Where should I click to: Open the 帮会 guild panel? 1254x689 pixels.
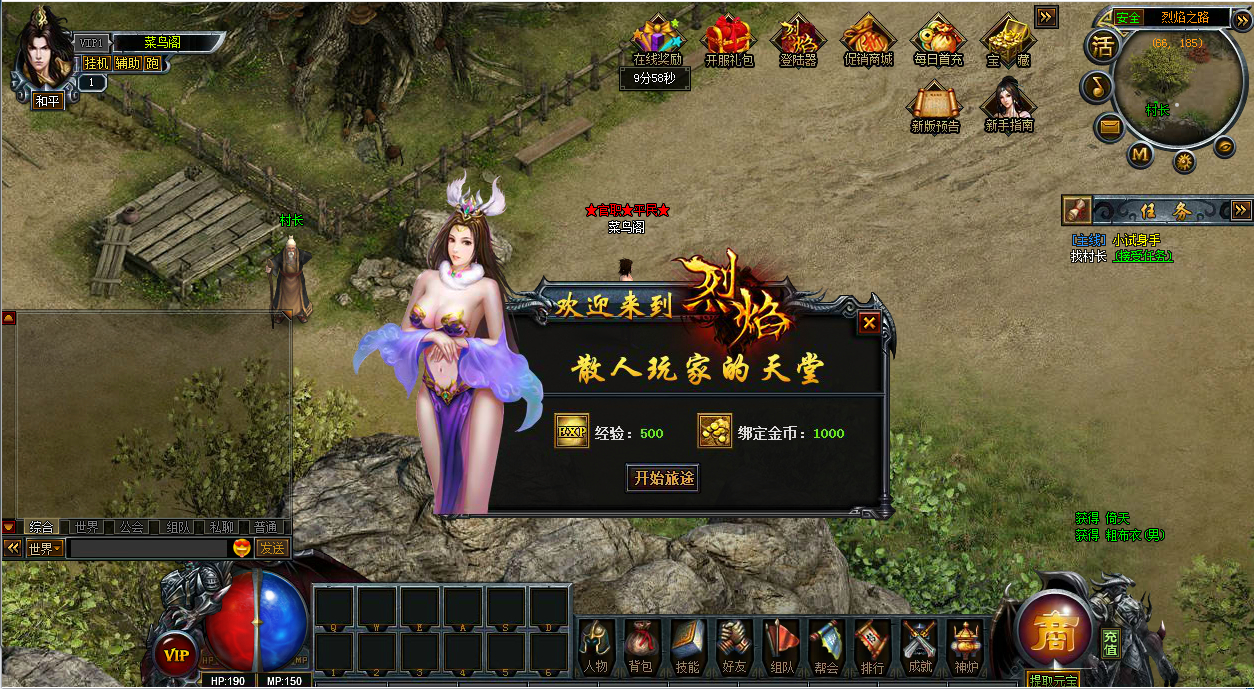click(x=826, y=645)
